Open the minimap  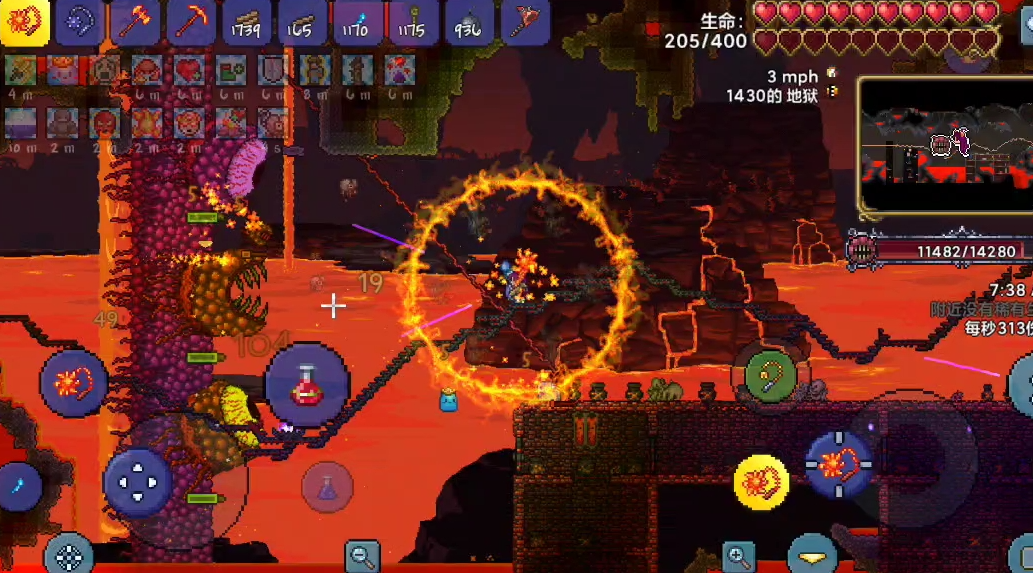tap(943, 146)
